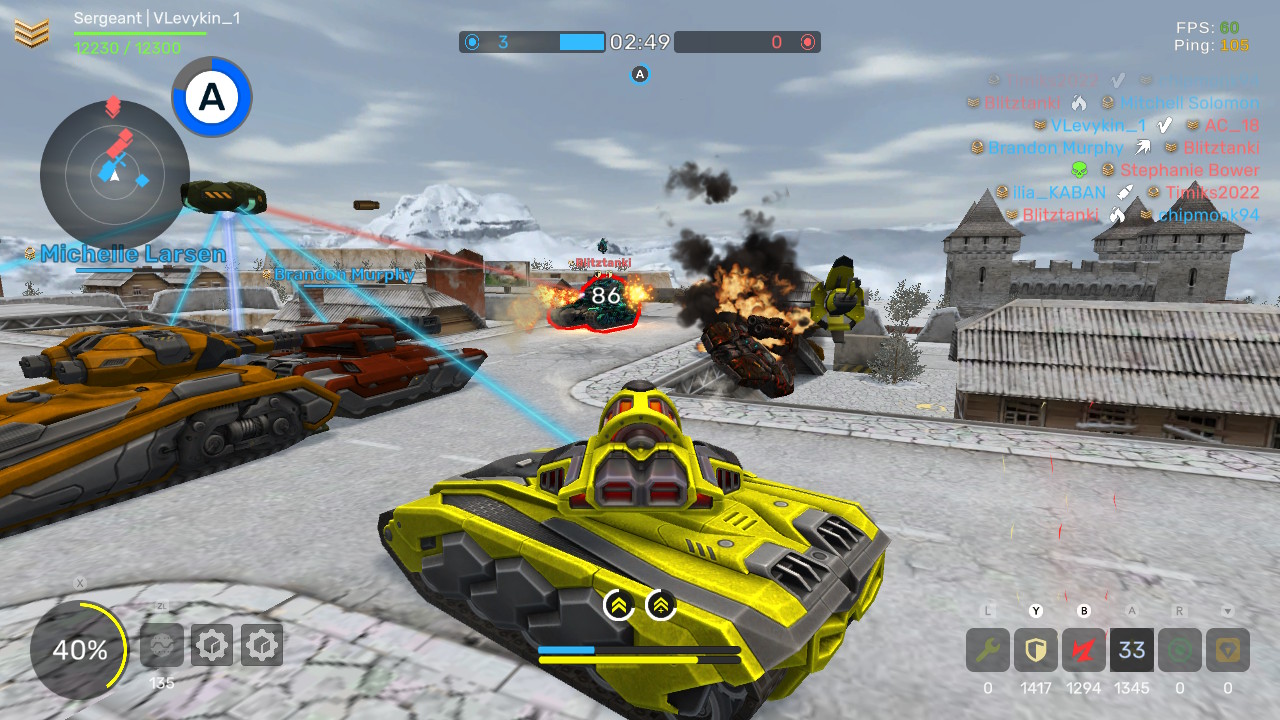Image resolution: width=1280 pixels, height=720 pixels.
Task: Activate the repair kit wrench supply
Action: [986, 649]
